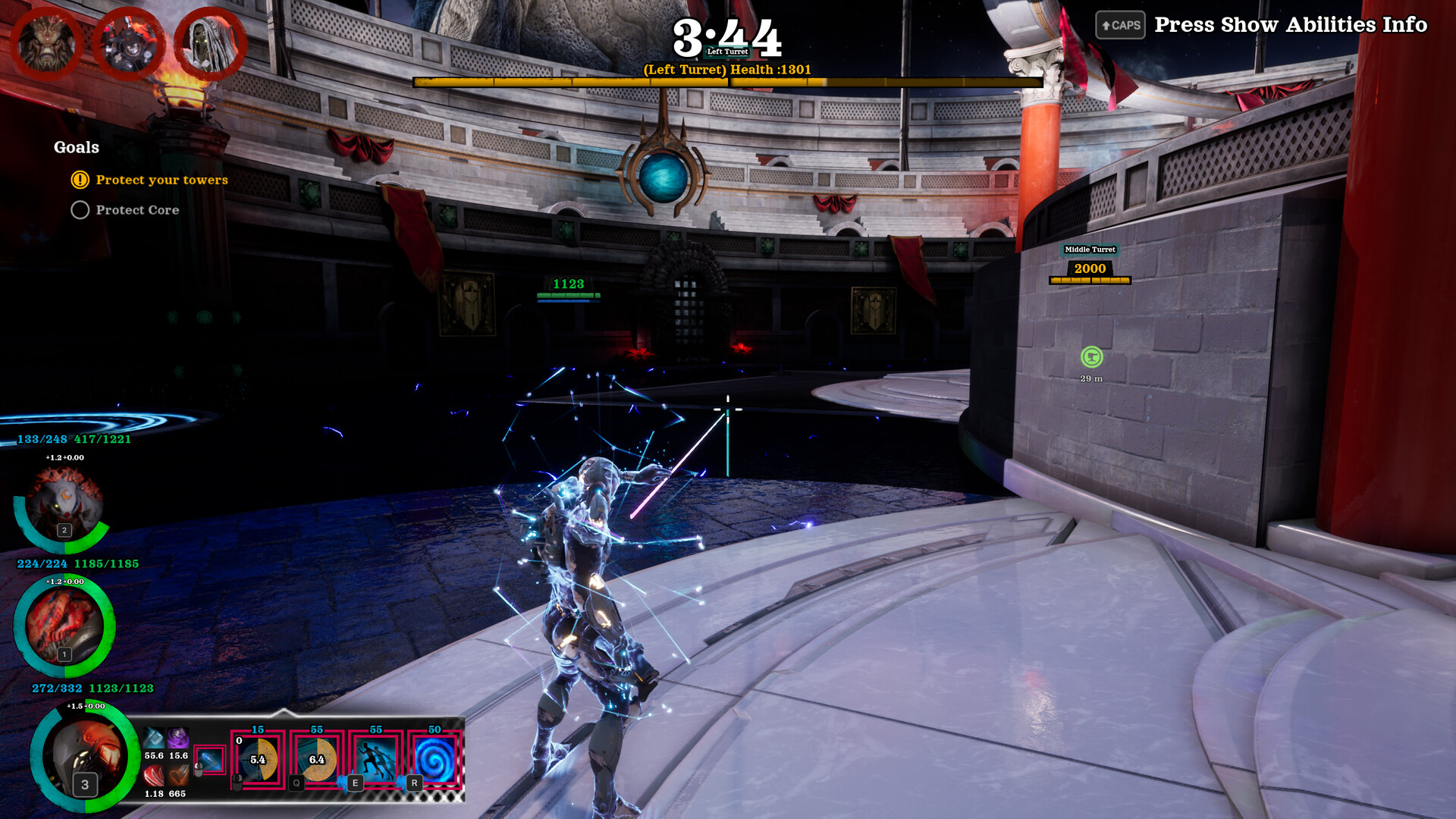Click the blue hammer stat icon
The height and width of the screenshot is (819, 1456).
(154, 738)
